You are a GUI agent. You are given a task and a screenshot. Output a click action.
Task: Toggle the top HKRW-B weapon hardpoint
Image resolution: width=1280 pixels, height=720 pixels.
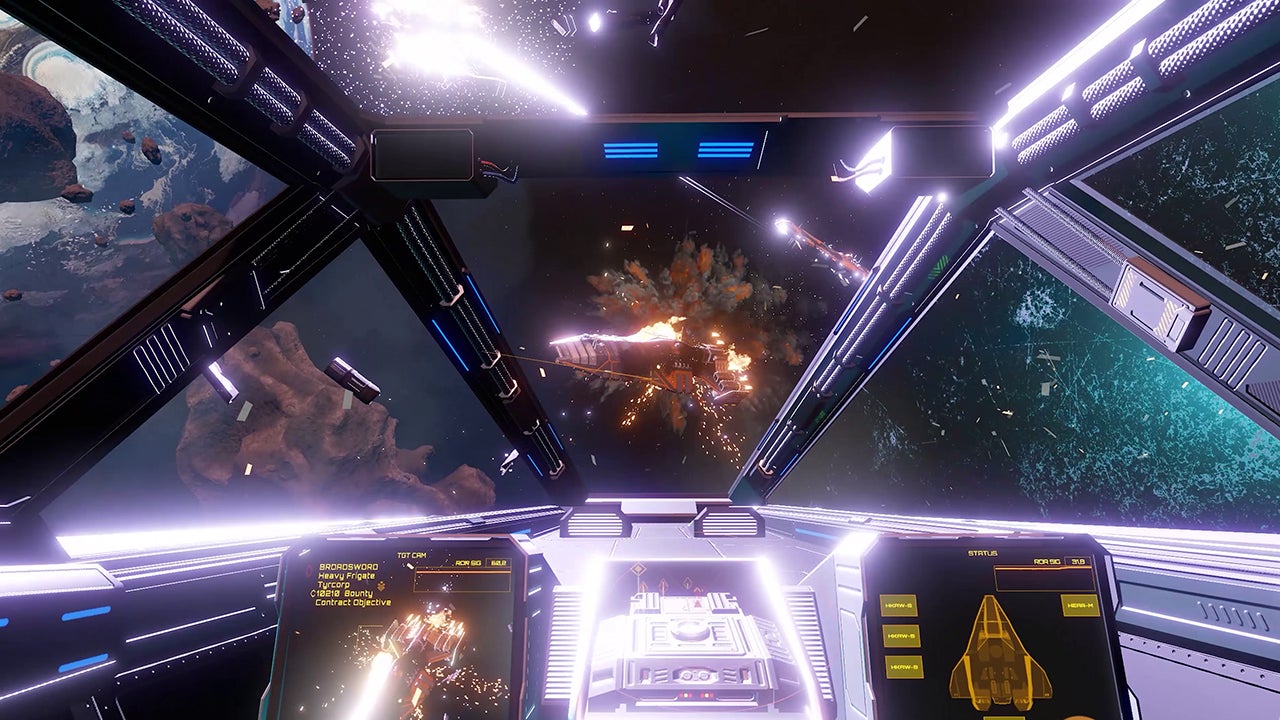tap(900, 607)
